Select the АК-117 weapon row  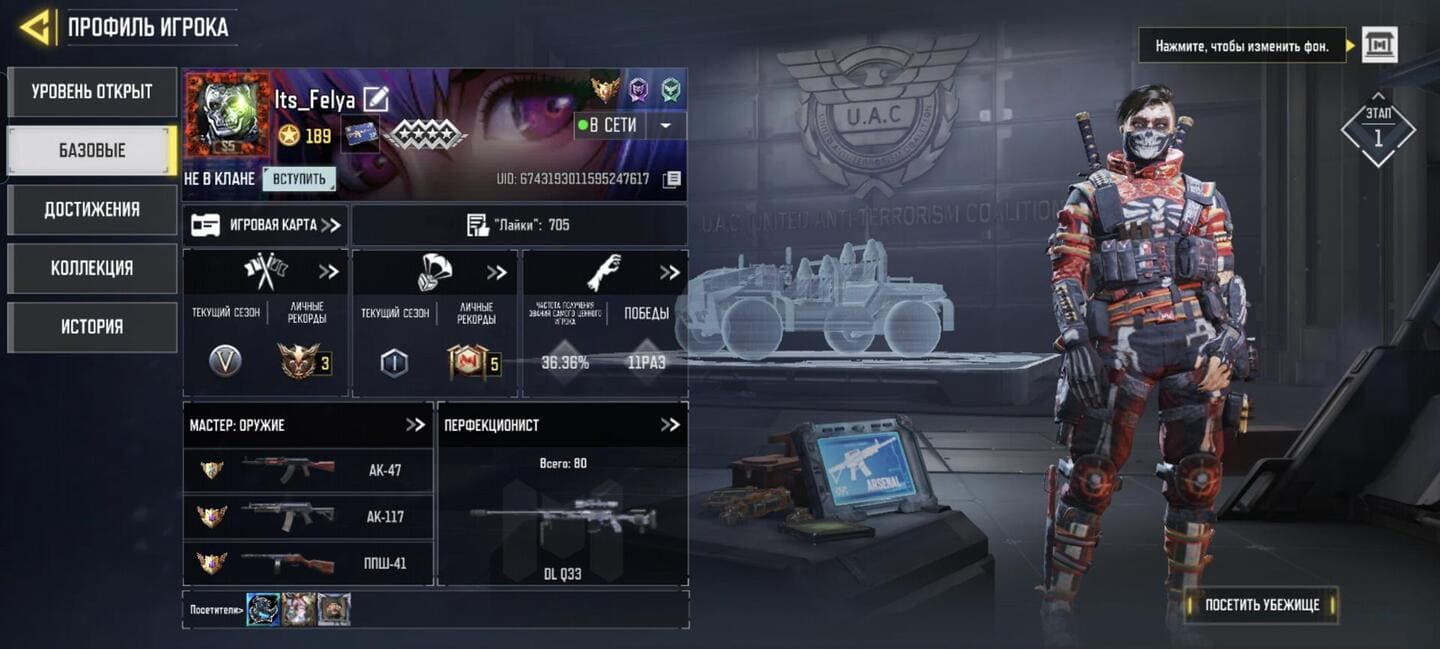click(308, 517)
